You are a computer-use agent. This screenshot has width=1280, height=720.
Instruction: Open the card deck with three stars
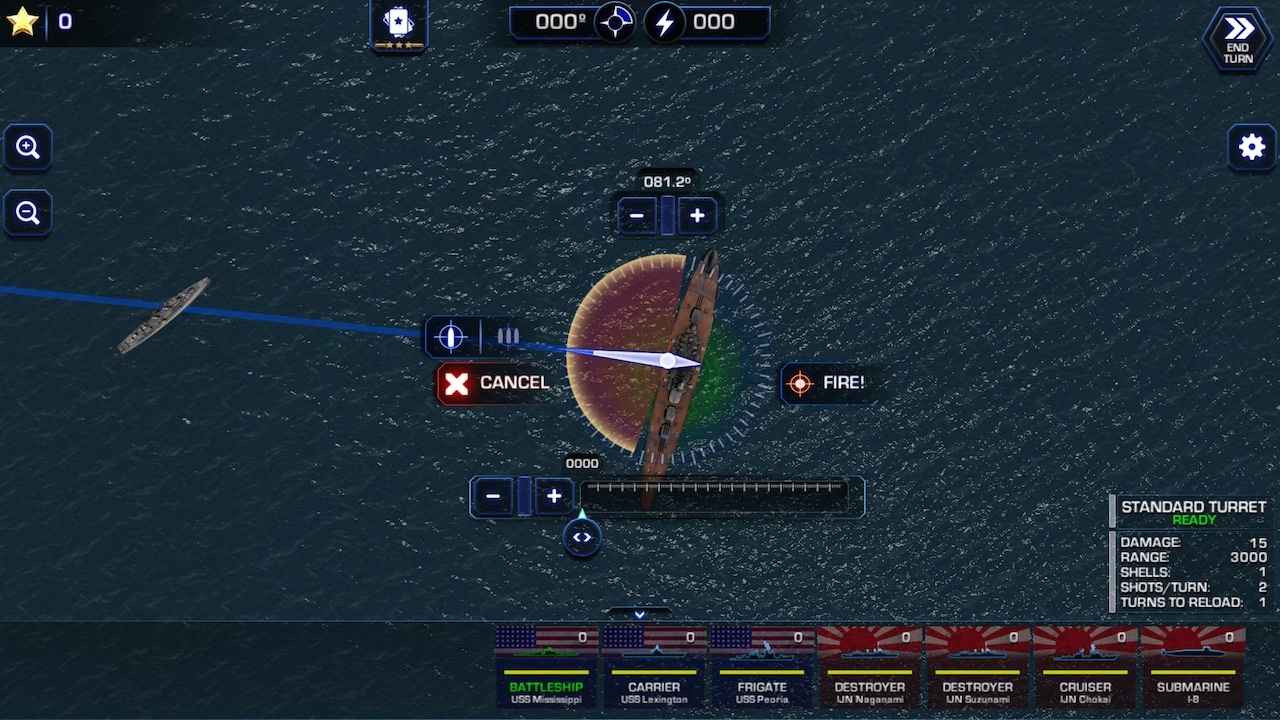click(399, 25)
